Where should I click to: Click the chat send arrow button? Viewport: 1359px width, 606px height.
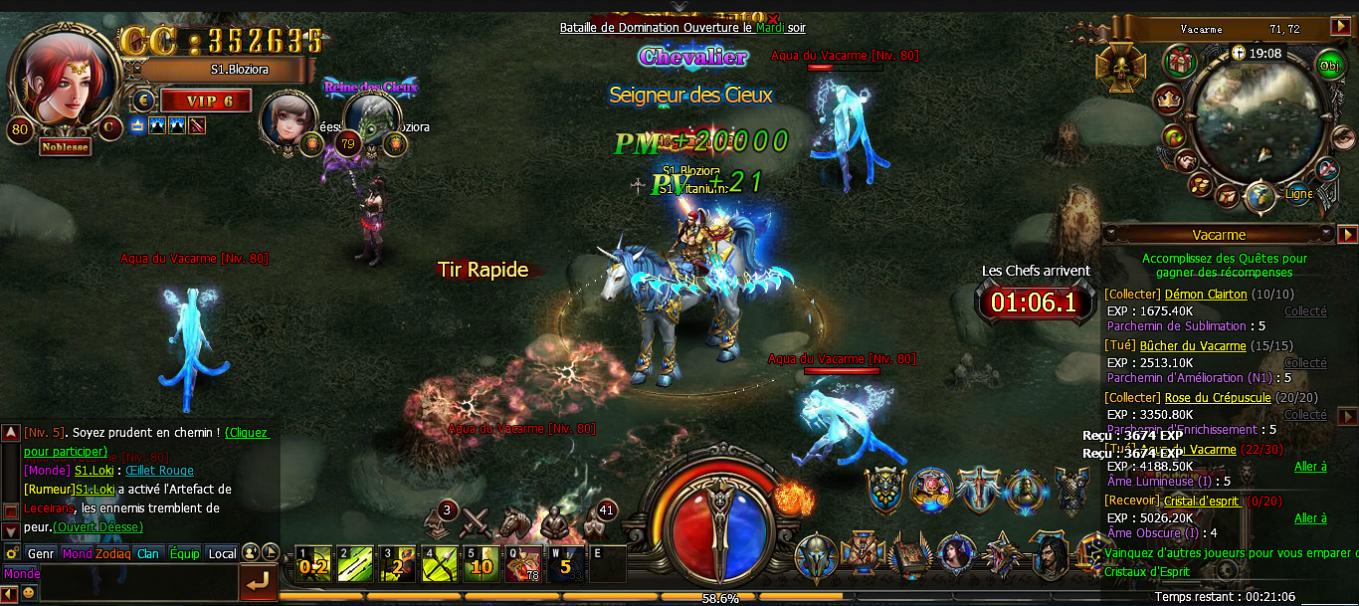point(258,582)
